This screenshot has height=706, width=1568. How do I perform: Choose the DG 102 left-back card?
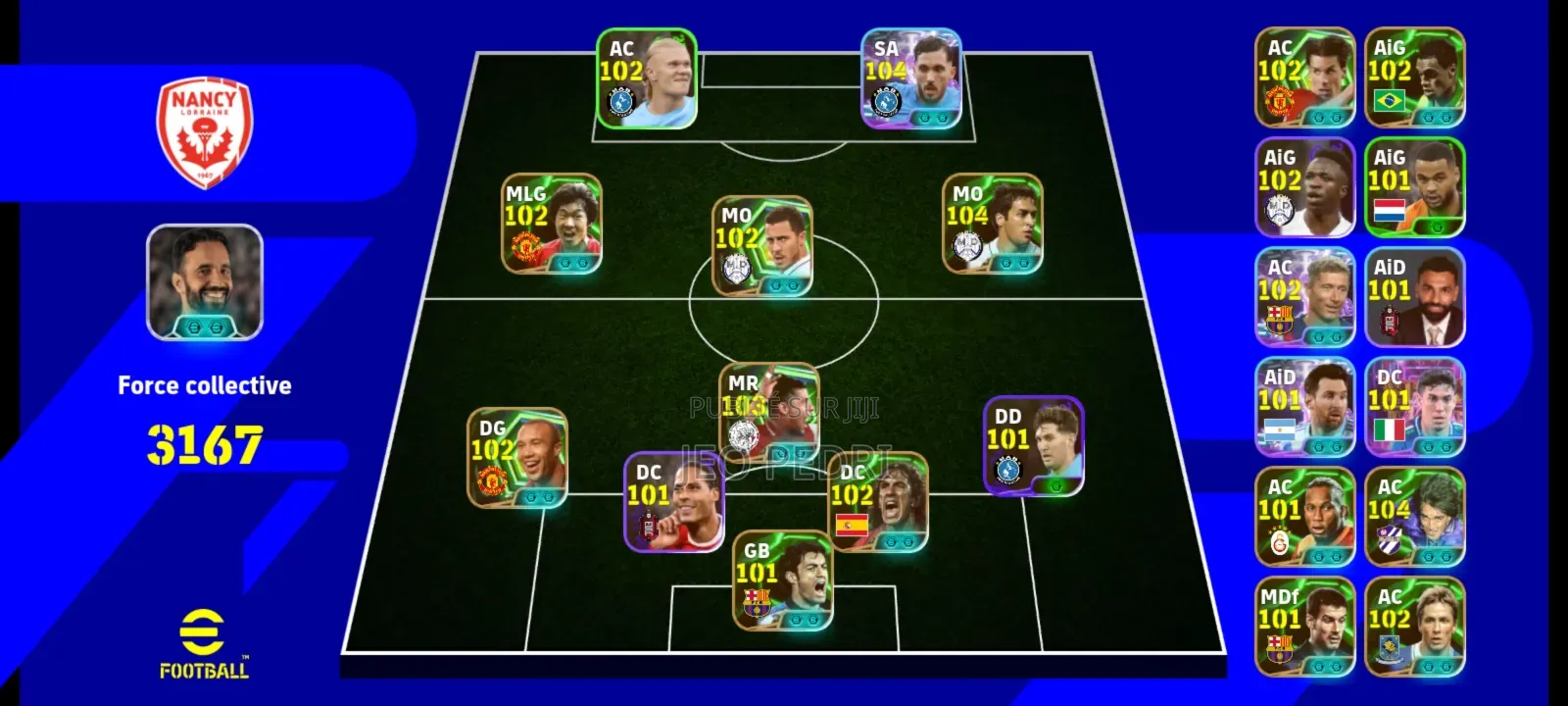click(517, 458)
